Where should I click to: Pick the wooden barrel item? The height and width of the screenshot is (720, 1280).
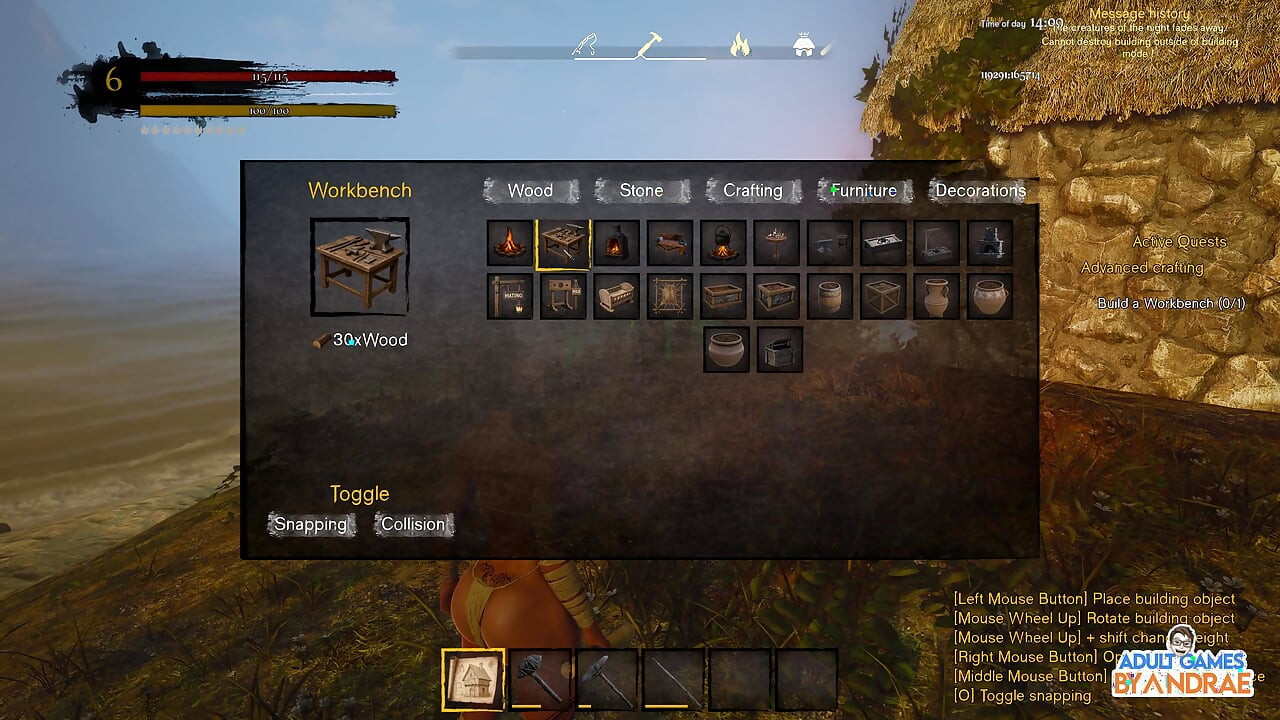[830, 297]
